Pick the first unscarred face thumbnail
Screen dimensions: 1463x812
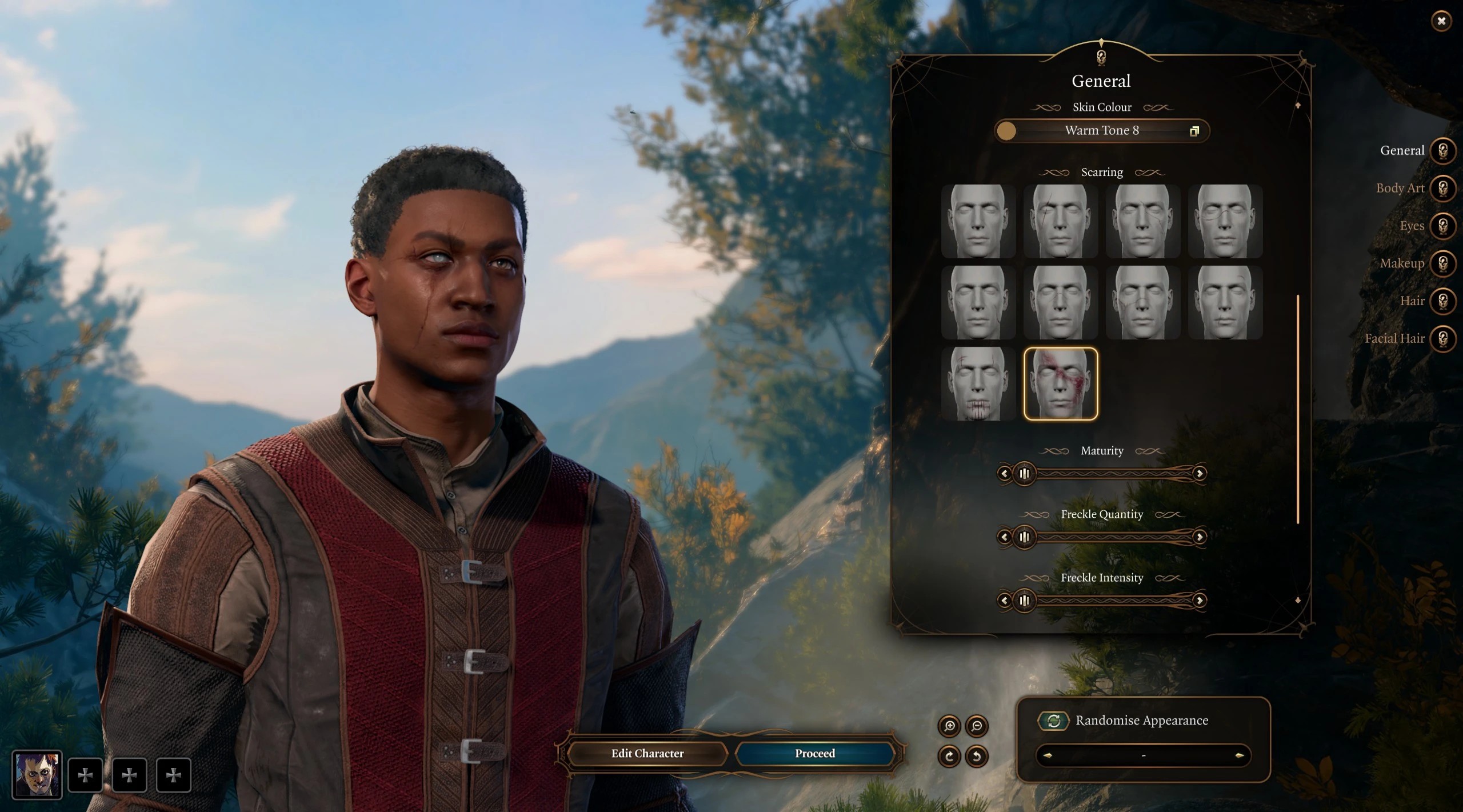click(x=978, y=221)
